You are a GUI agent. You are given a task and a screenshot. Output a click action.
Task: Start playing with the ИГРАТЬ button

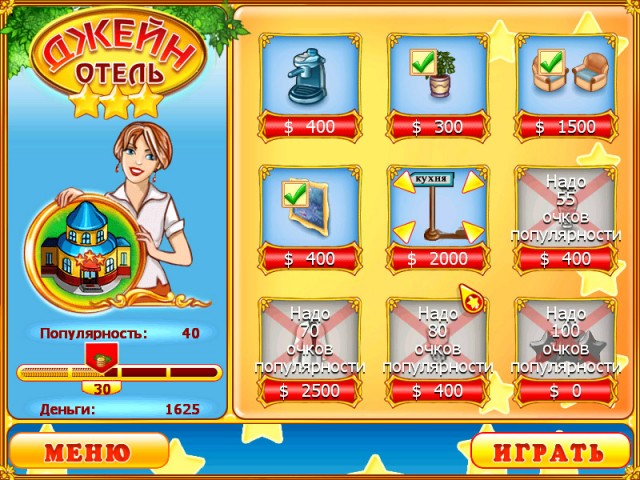click(x=552, y=452)
